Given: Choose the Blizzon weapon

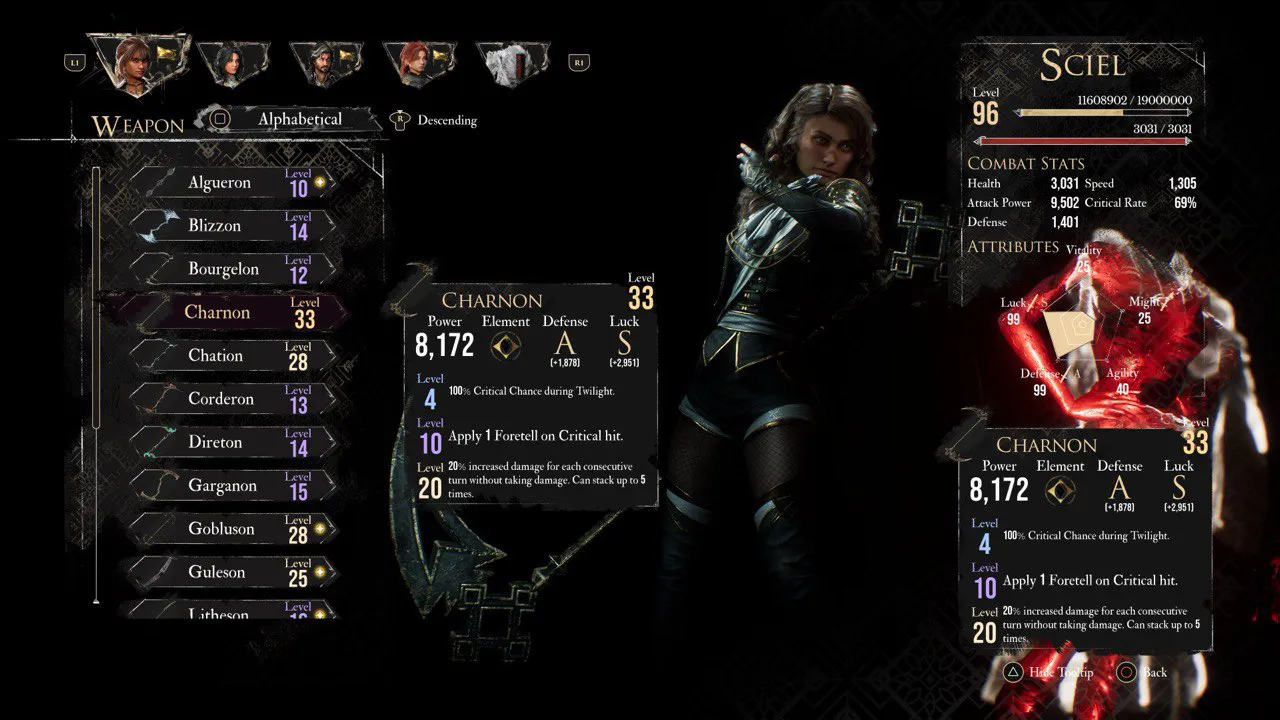Looking at the screenshot, I should [232, 226].
